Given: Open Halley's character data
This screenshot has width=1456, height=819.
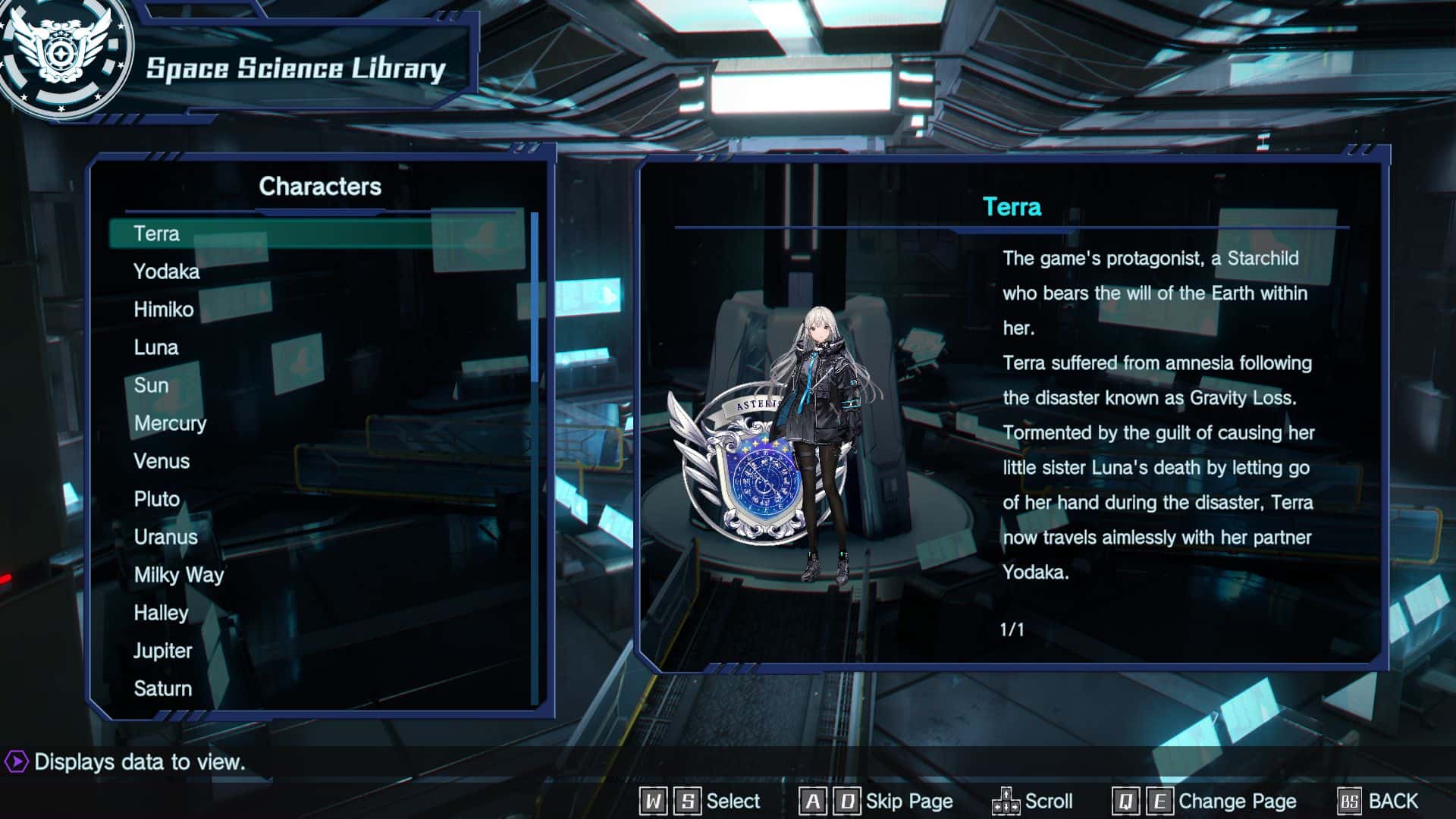Looking at the screenshot, I should pos(161,613).
